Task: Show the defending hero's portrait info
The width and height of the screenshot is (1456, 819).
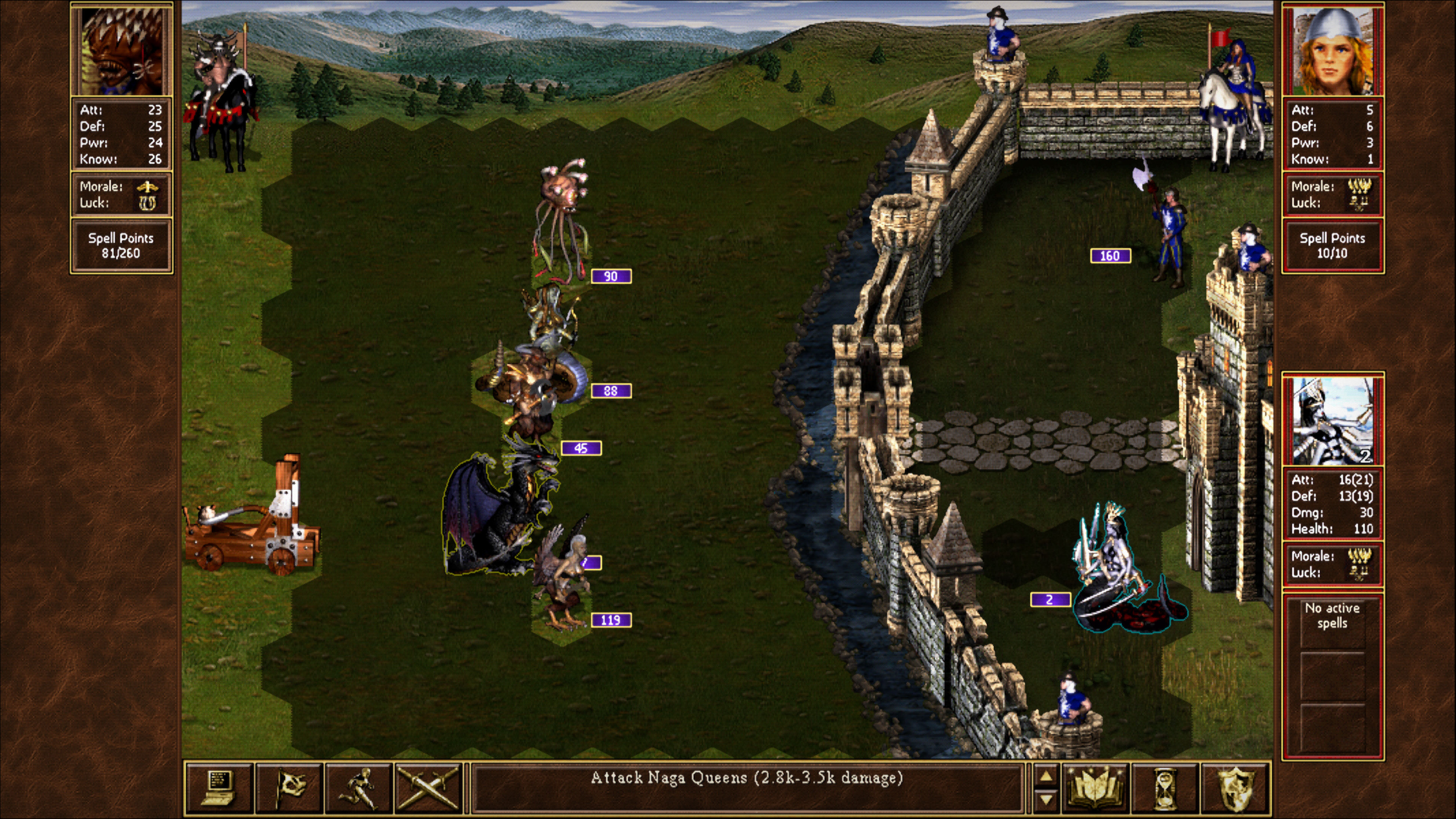Action: (1333, 50)
